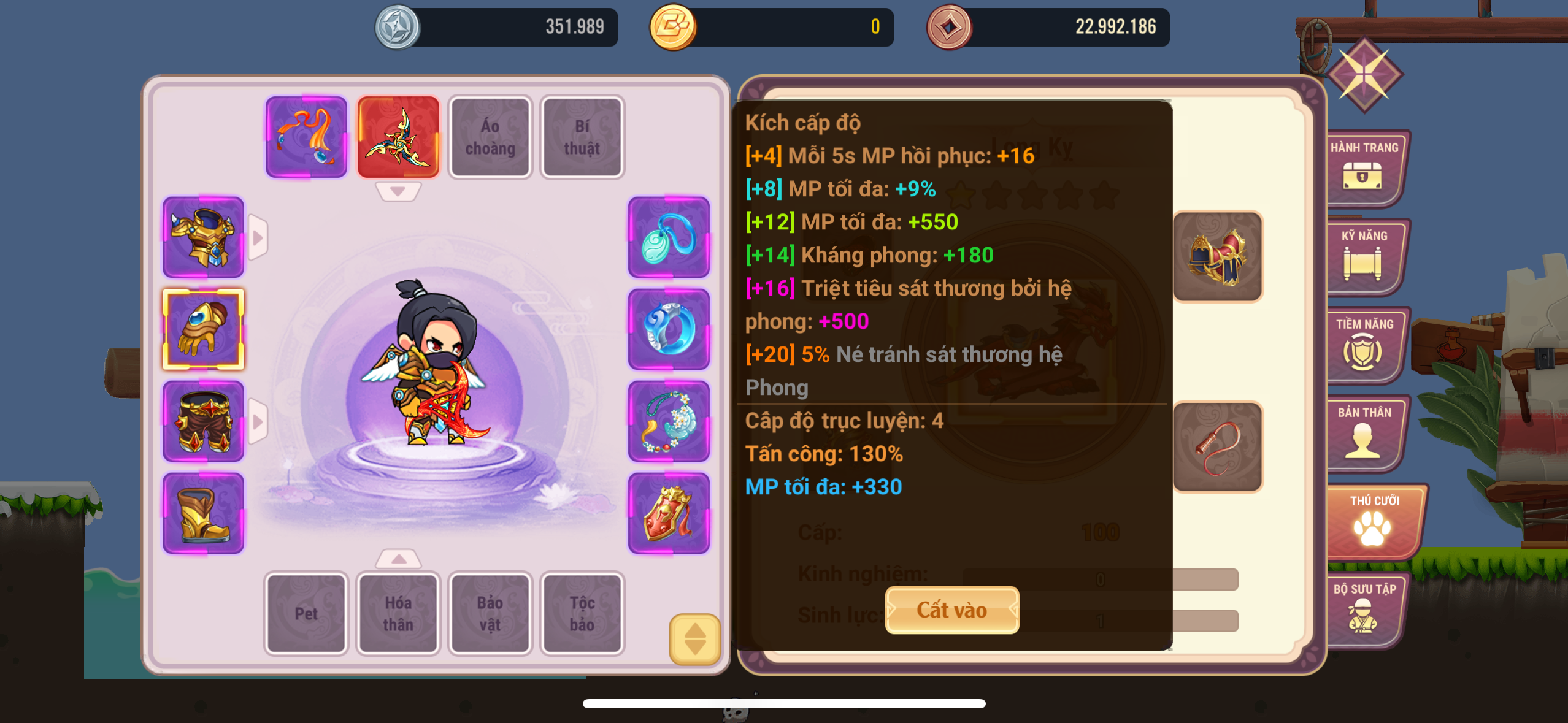Select the golden gloves equipment slot
This screenshot has width=1568, height=723.
203,330
